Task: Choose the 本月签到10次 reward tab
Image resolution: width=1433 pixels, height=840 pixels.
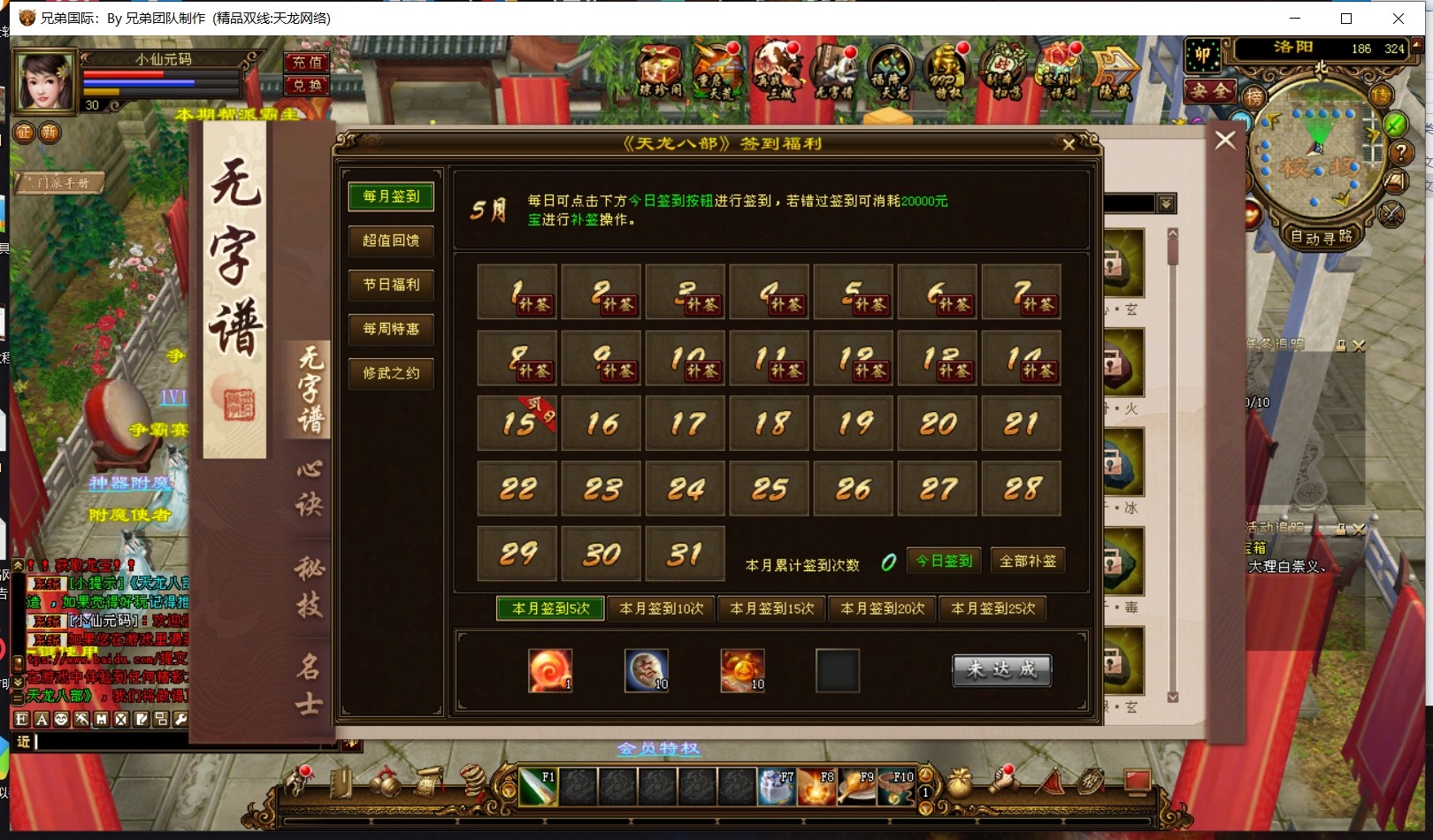Action: pyautogui.click(x=661, y=609)
